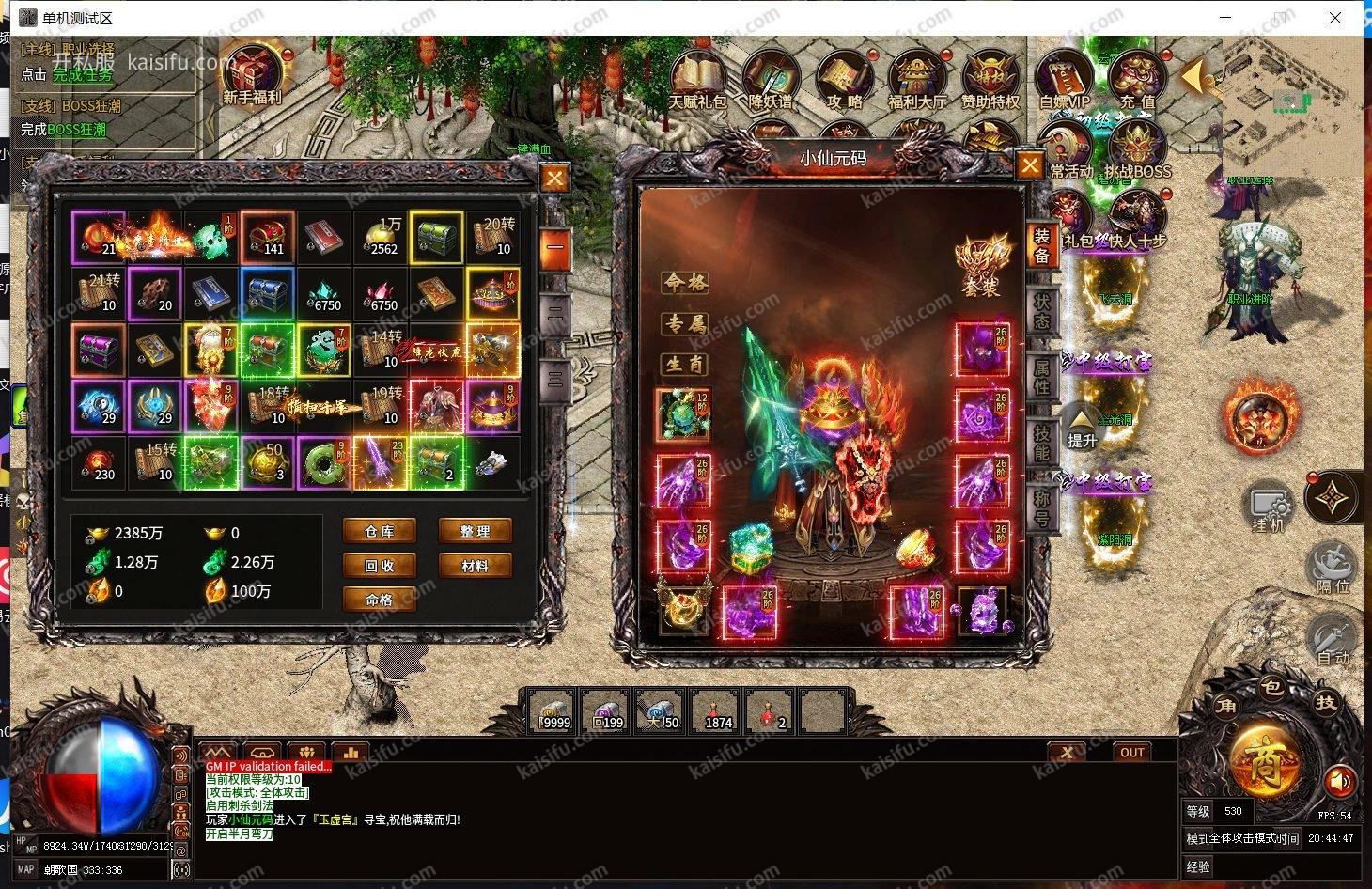Open the 福利大厅 welfare hall

click(917, 80)
